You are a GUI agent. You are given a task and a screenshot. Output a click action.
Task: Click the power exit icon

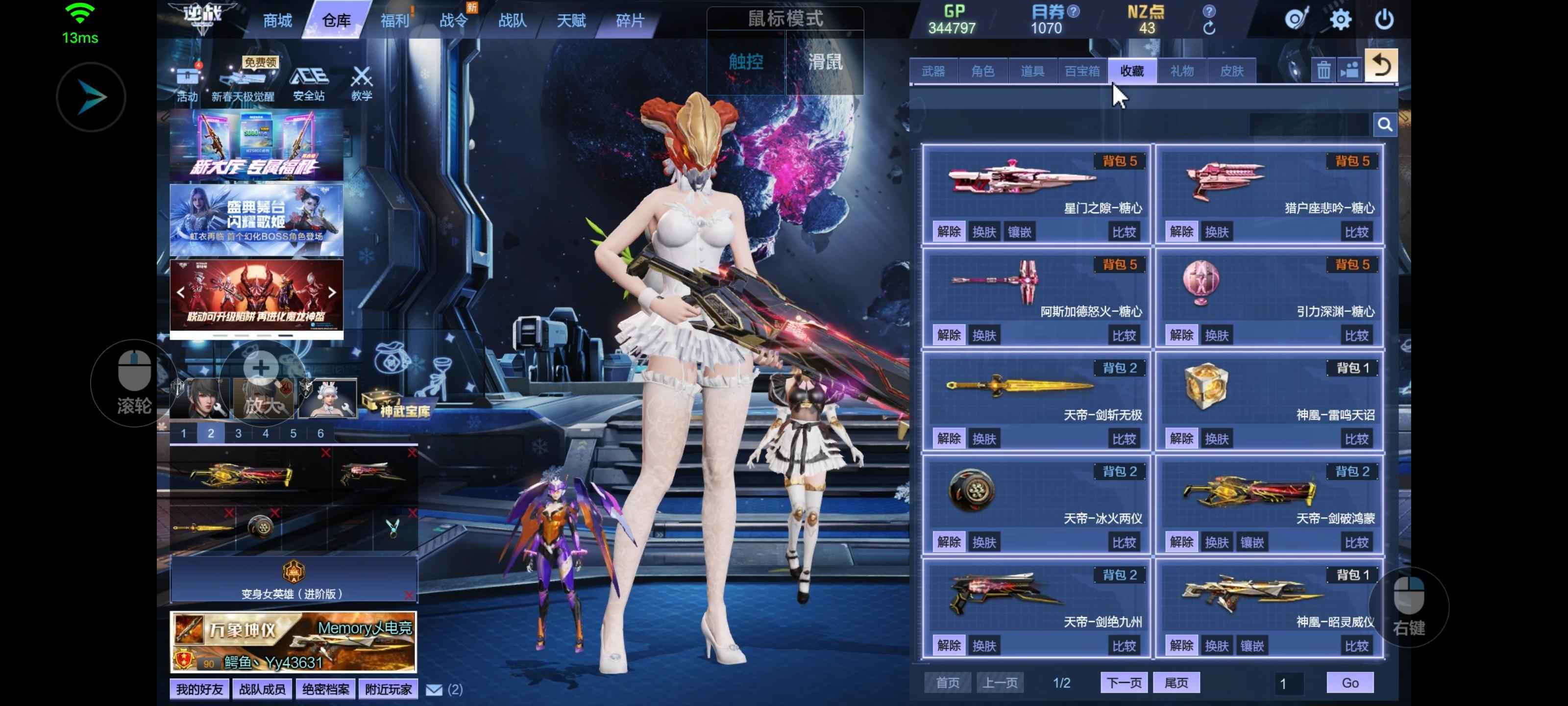coord(1384,20)
